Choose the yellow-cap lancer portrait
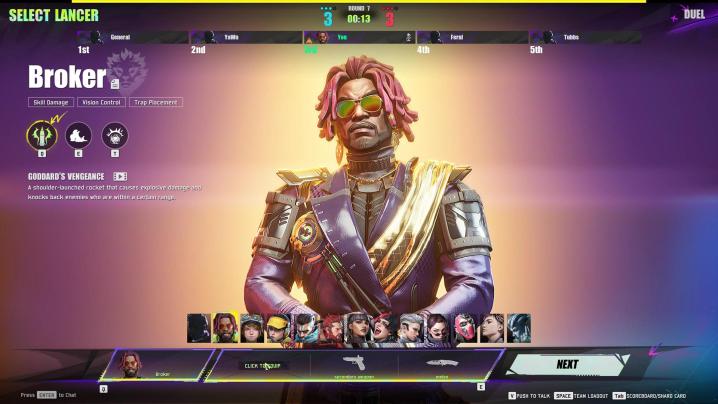Image resolution: width=718 pixels, height=404 pixels. 277,328
